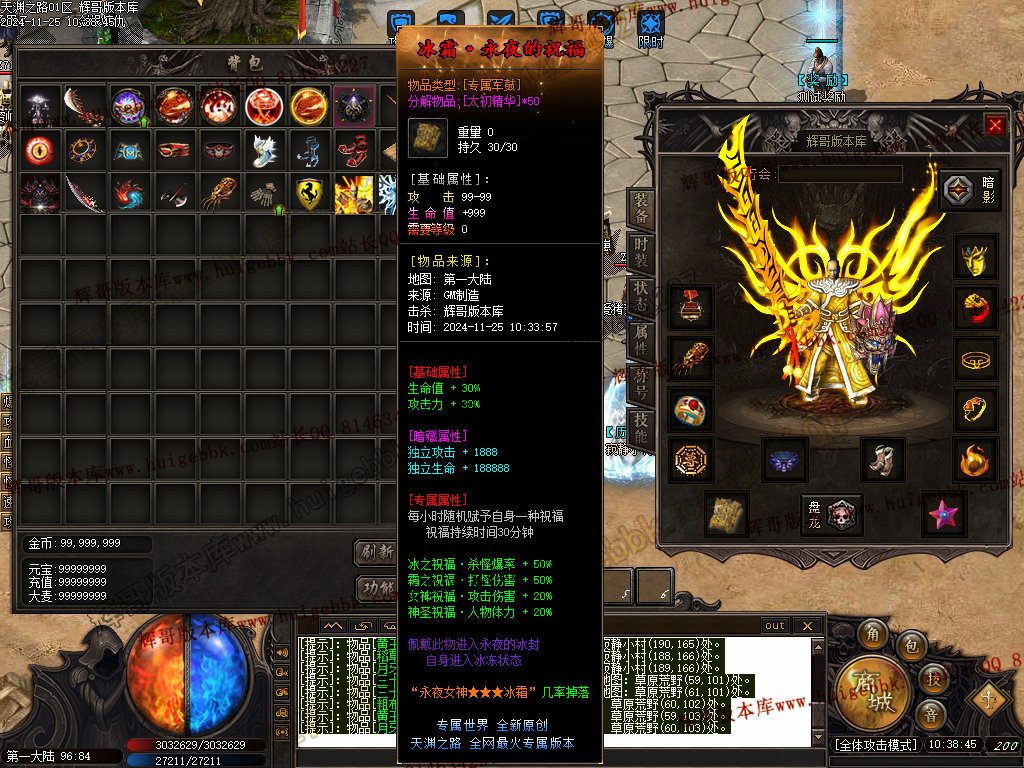The width and height of the screenshot is (1024, 768).
Task: Switch to the 时装 fashion tab
Action: 641,252
